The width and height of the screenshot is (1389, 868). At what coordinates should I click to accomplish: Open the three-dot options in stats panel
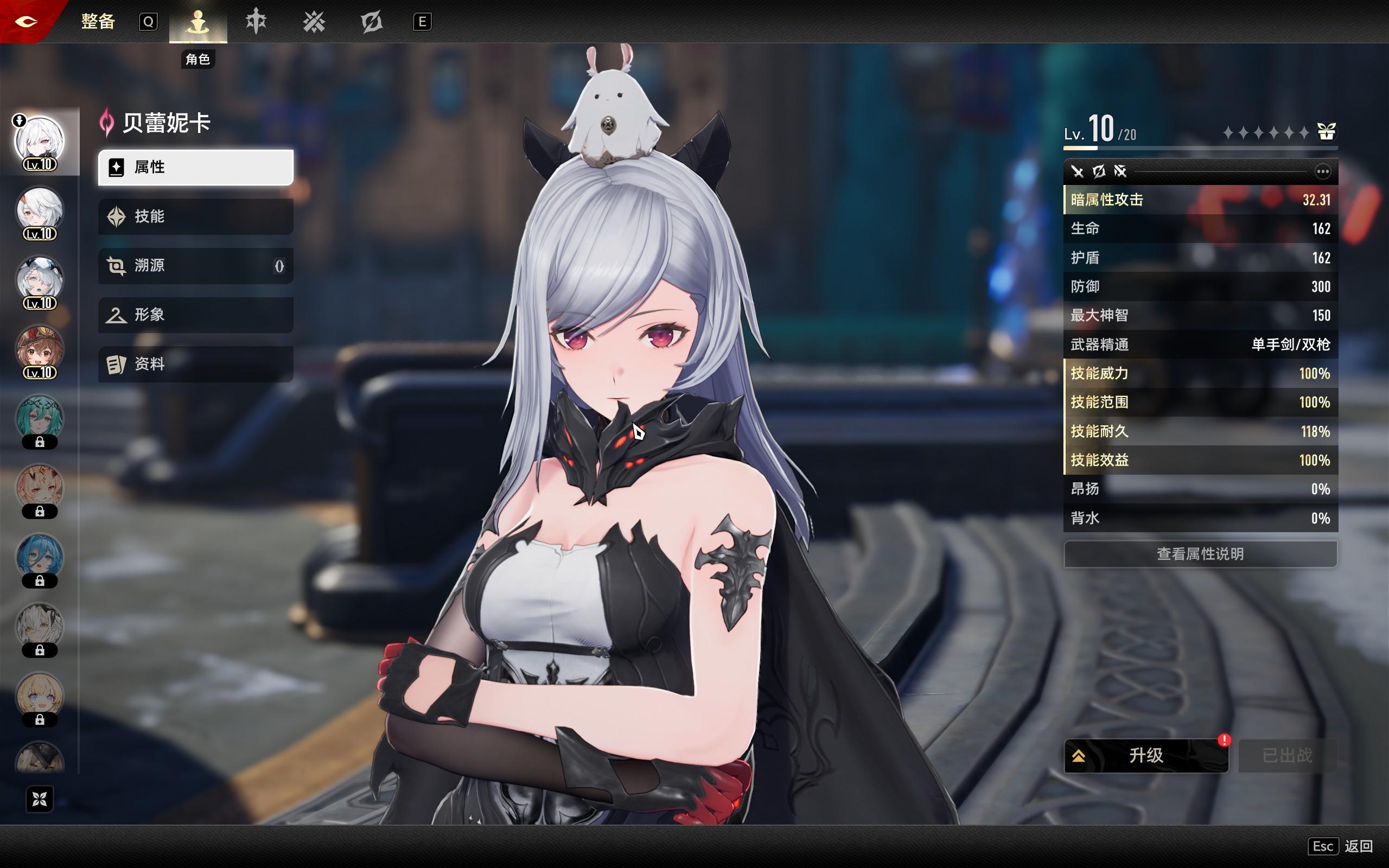click(1322, 171)
